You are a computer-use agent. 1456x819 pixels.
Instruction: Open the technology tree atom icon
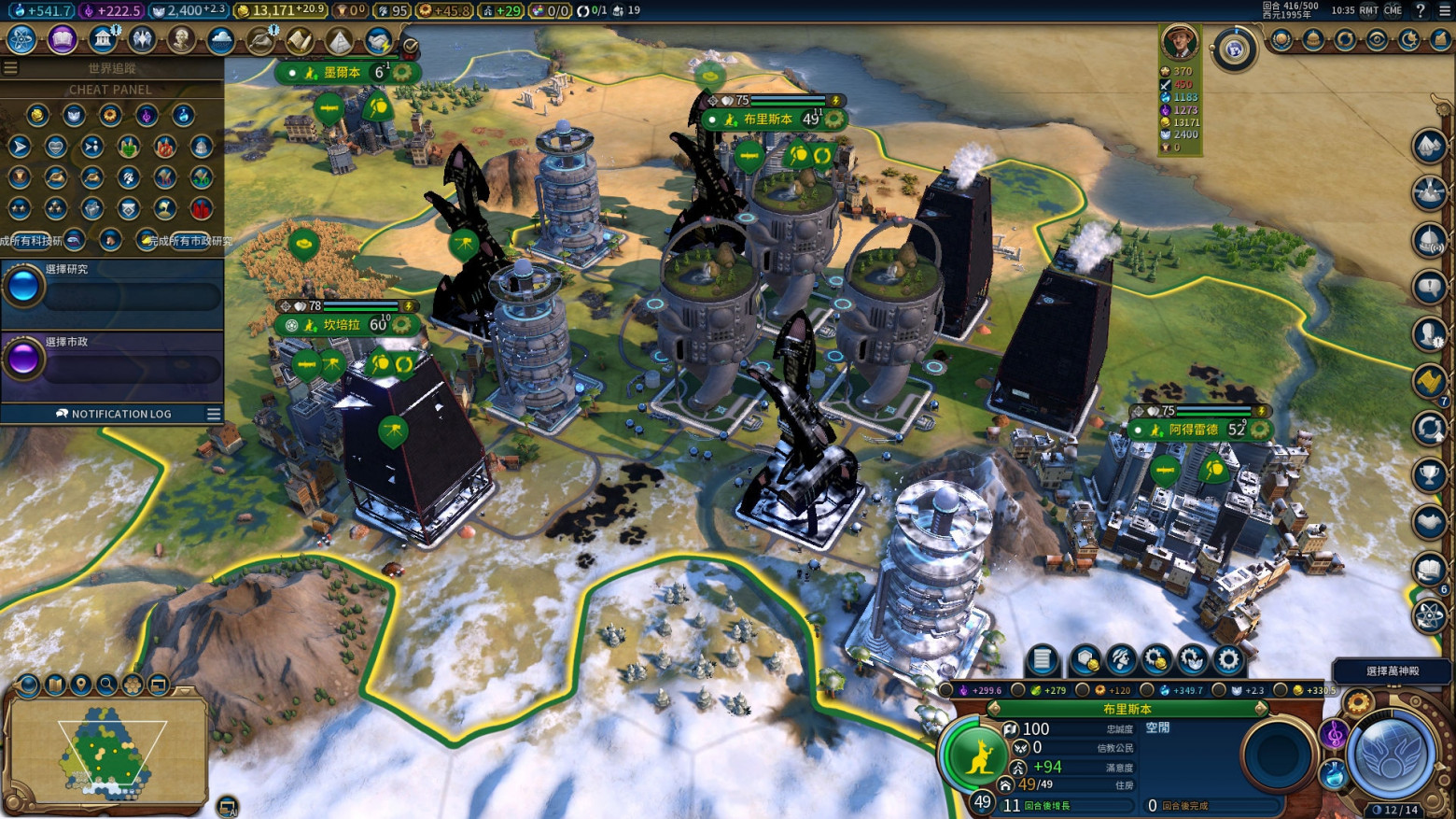coord(21,39)
